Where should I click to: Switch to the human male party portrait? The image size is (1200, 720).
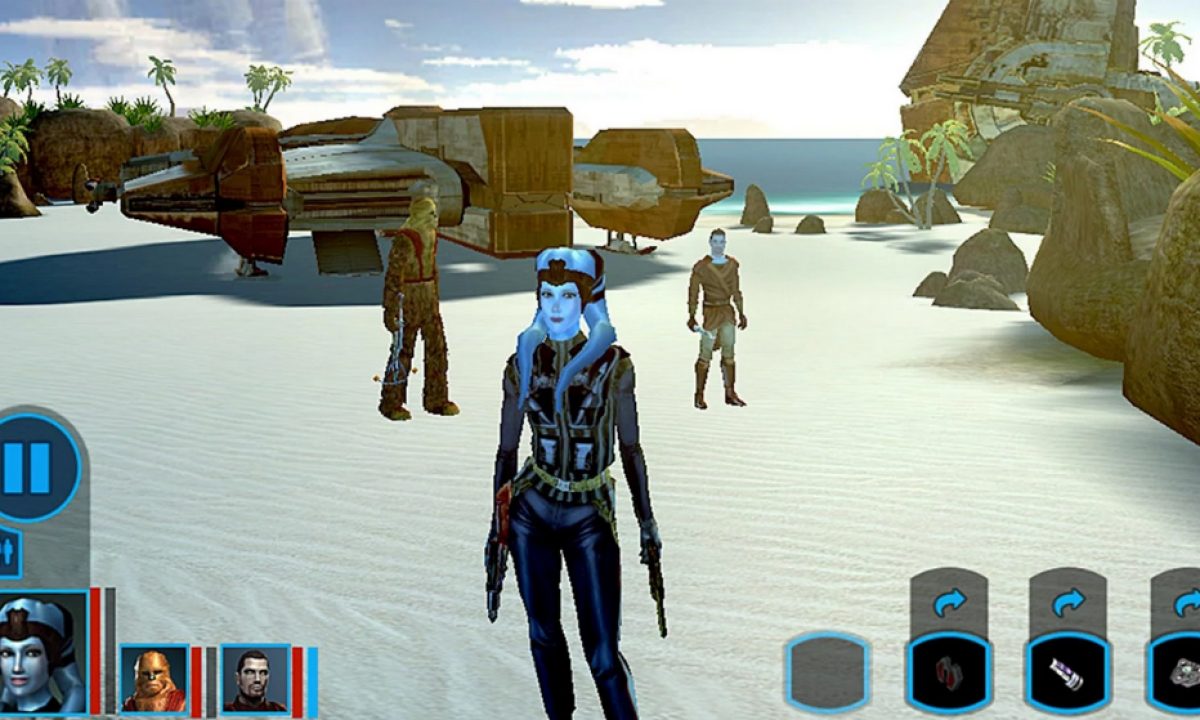pyautogui.click(x=255, y=677)
